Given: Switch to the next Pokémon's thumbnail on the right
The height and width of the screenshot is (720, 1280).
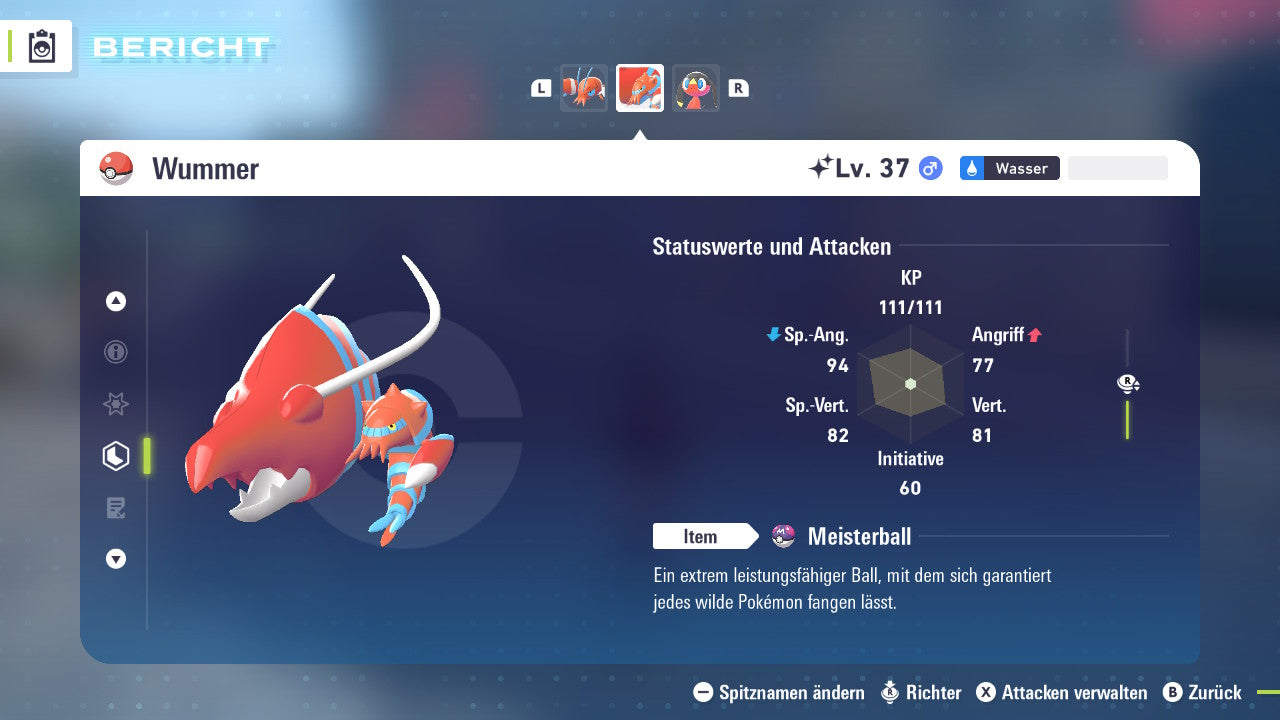Looking at the screenshot, I should (x=695, y=87).
